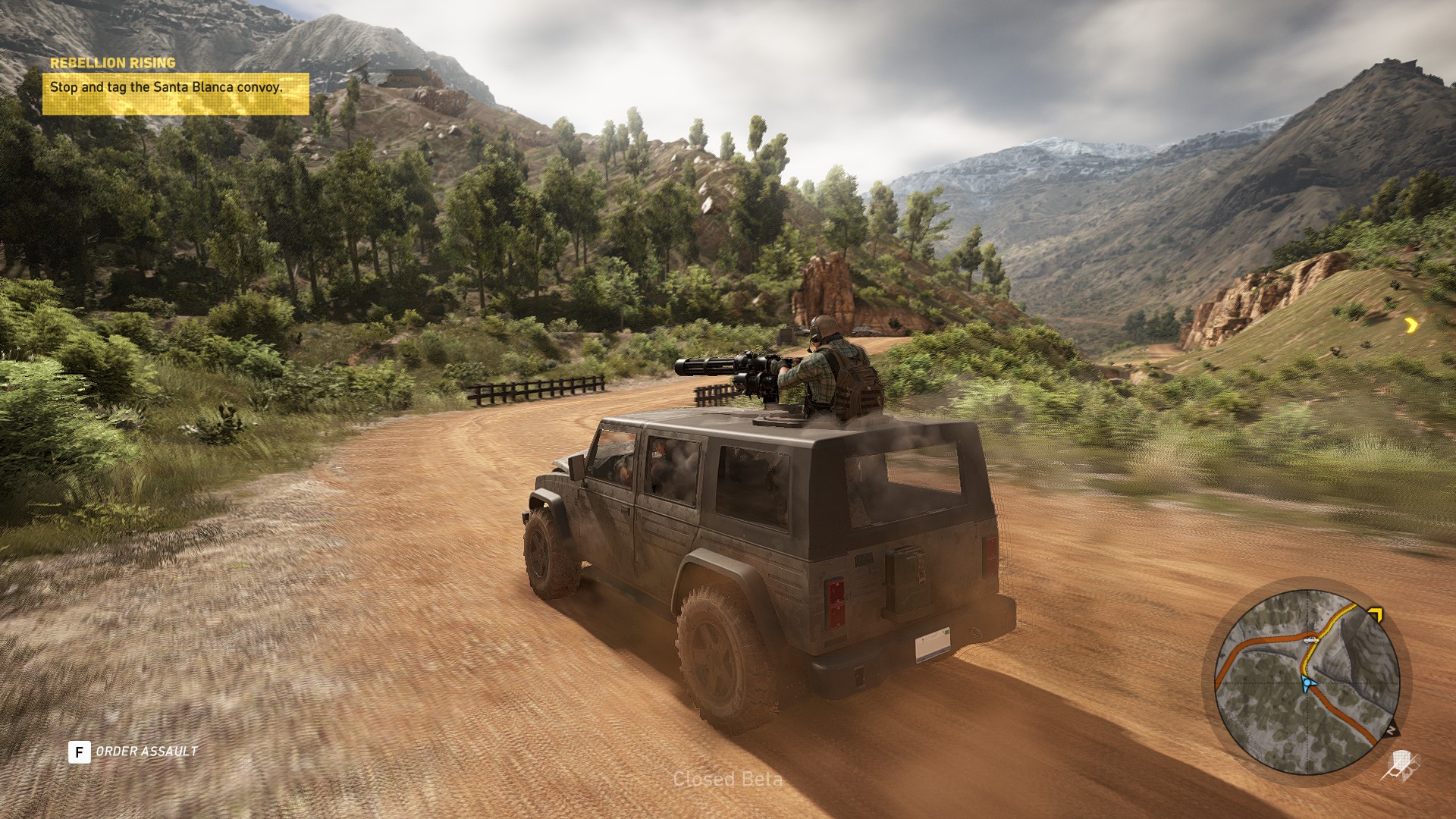This screenshot has height=819, width=1456.
Task: Click the white convoy car icon on minimap
Action: [x=1309, y=642]
